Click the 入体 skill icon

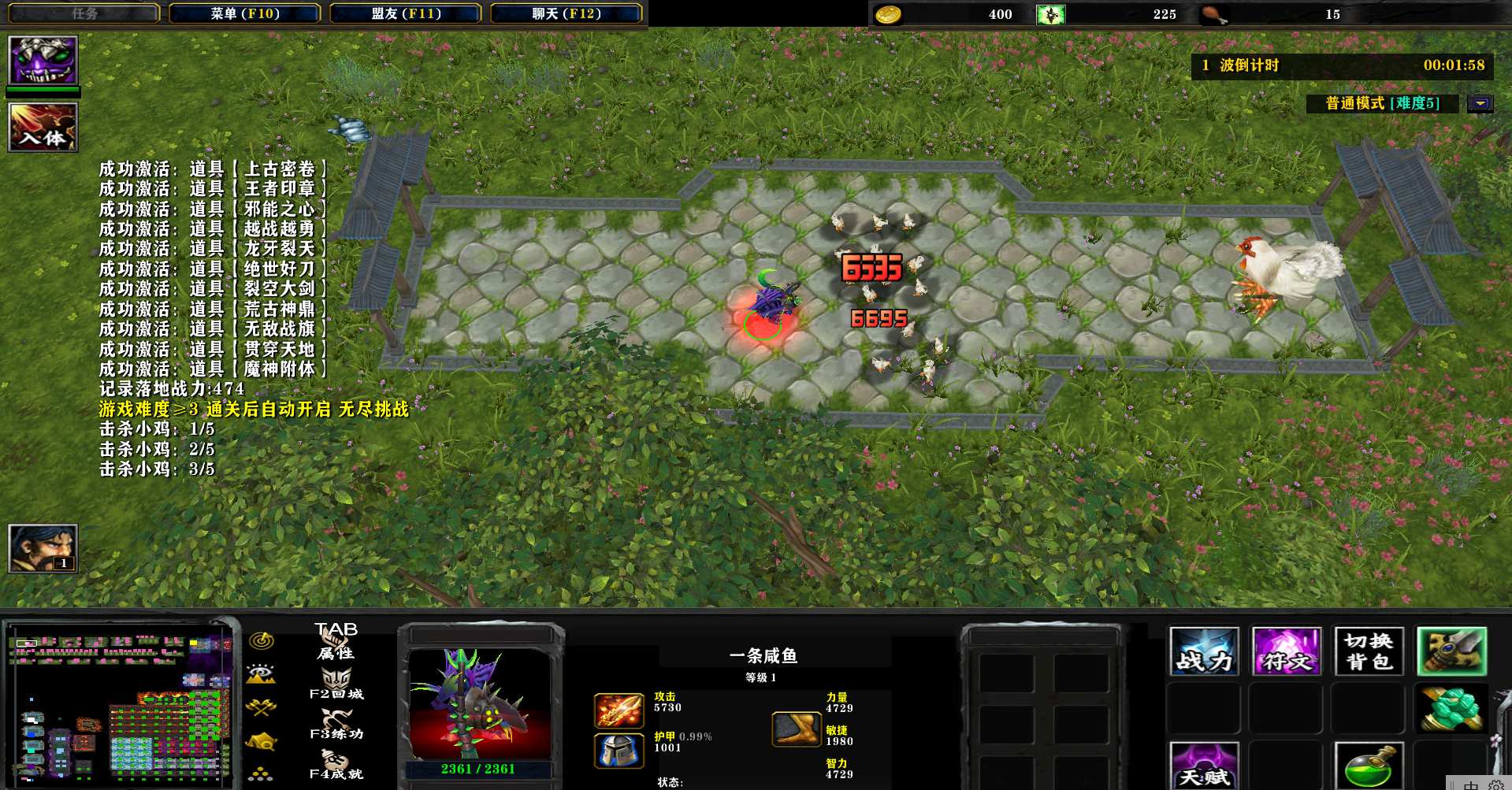[43, 127]
